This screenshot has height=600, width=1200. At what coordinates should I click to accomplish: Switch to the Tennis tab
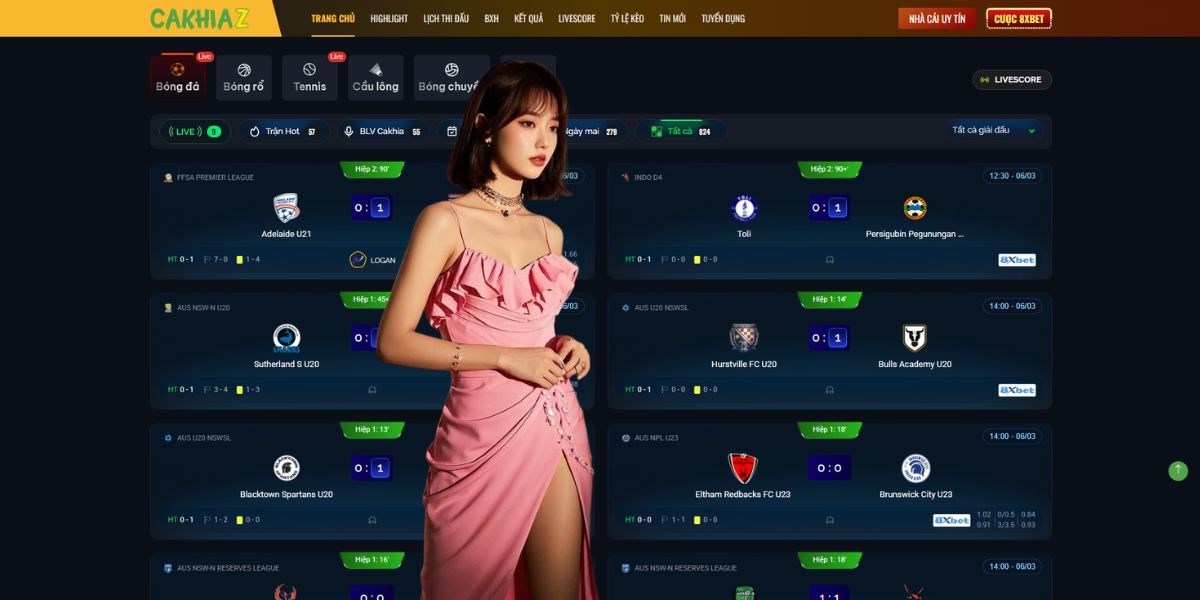[x=309, y=78]
